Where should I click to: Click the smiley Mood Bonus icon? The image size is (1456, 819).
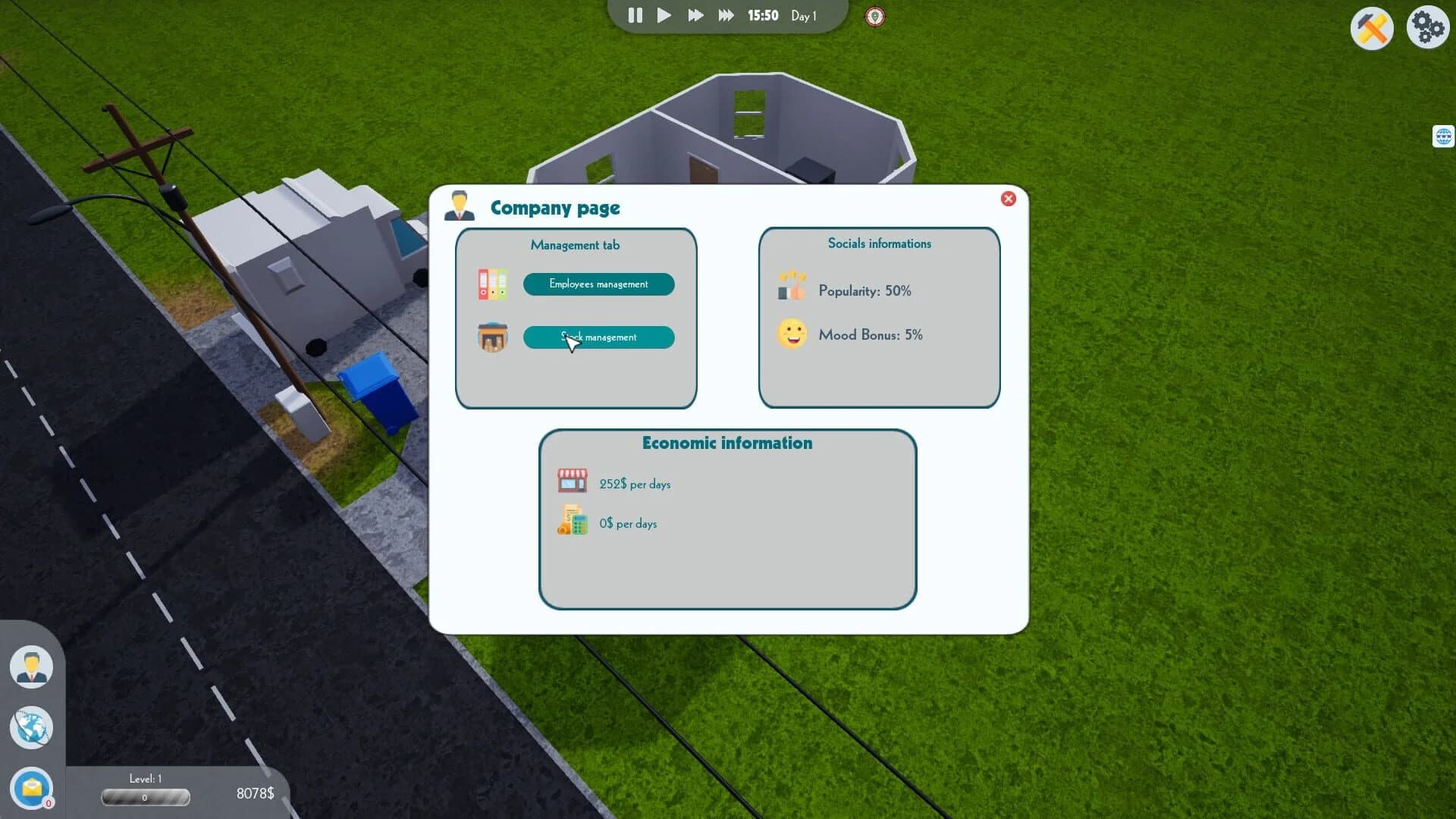(792, 334)
